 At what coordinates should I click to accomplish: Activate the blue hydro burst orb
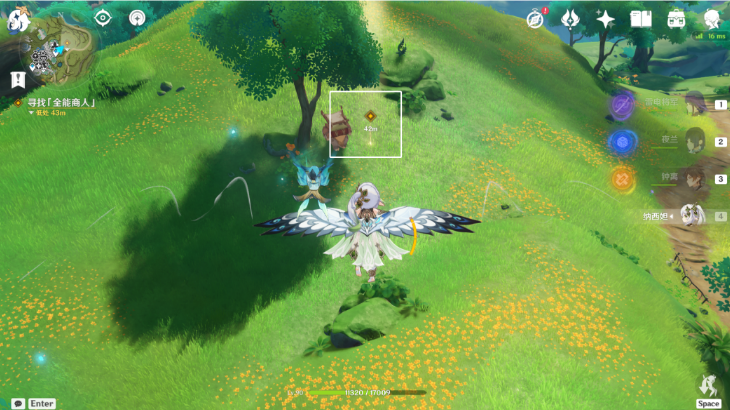(622, 142)
